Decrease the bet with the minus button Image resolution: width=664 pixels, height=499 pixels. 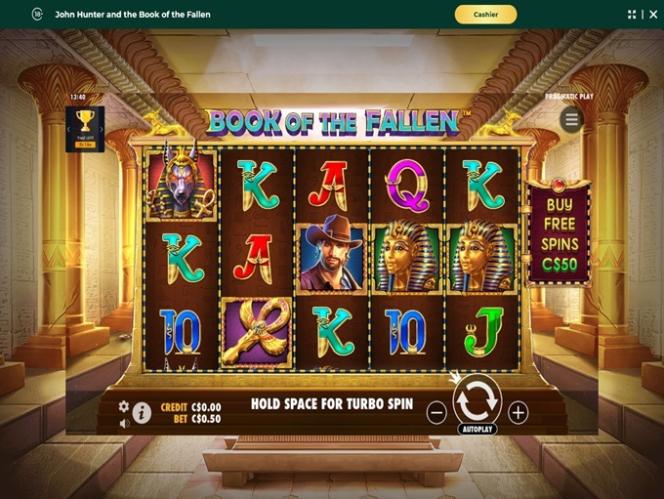point(437,411)
